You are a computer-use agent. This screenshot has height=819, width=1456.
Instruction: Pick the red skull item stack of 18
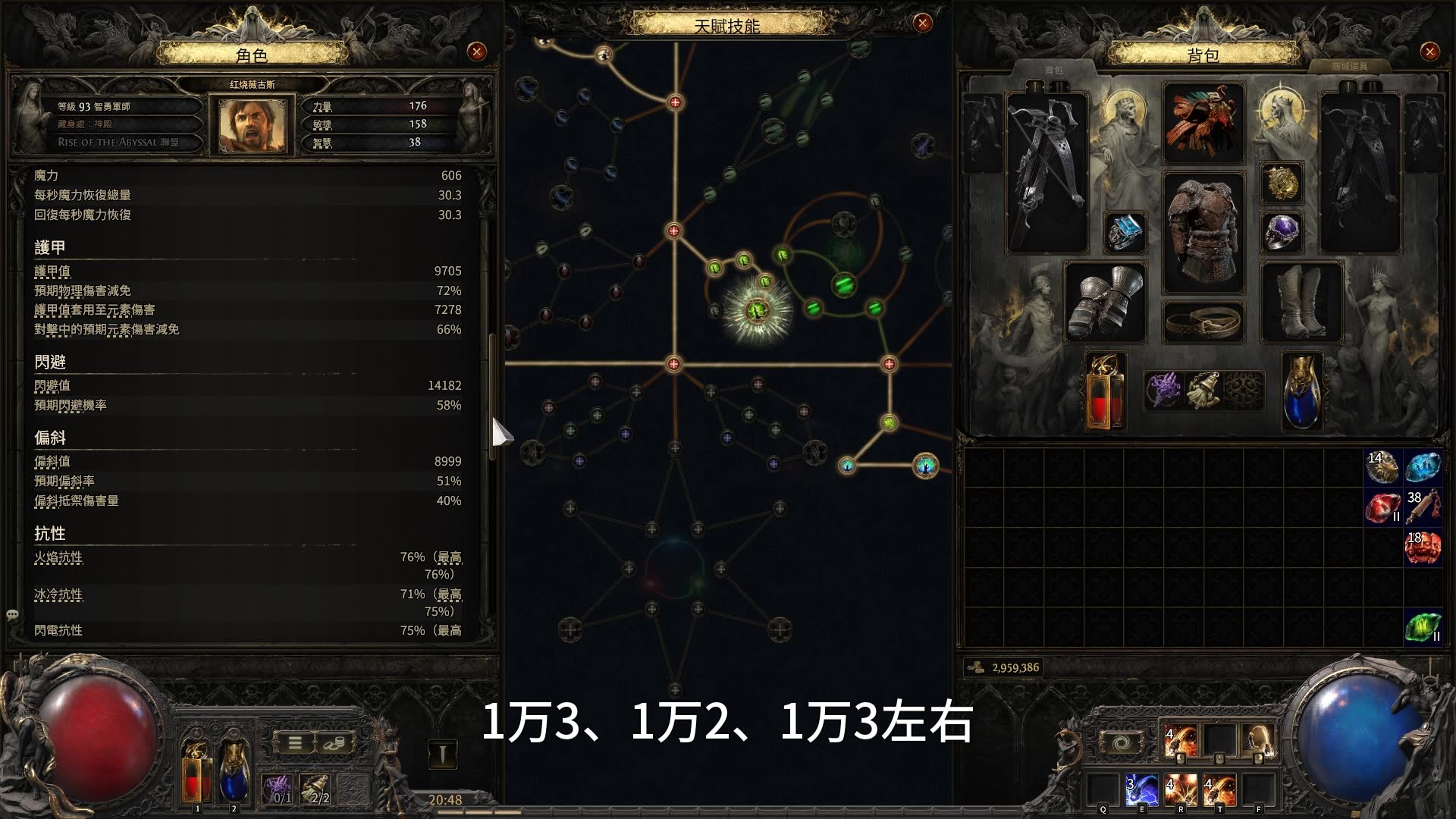point(1423,547)
